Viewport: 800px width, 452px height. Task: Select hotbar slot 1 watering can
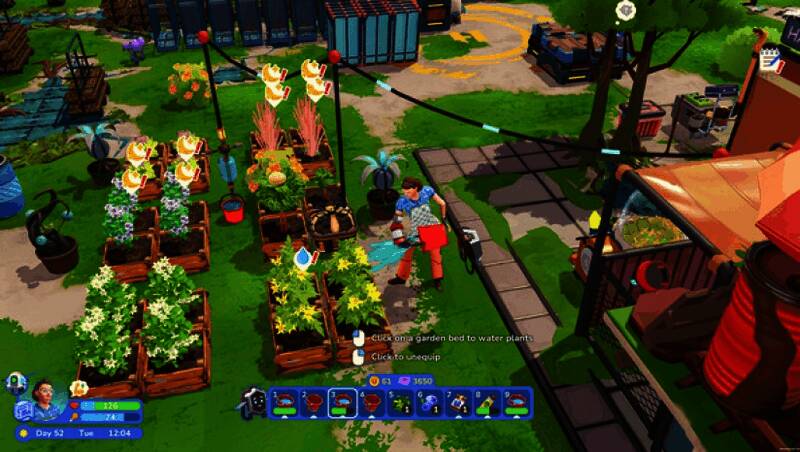284,402
